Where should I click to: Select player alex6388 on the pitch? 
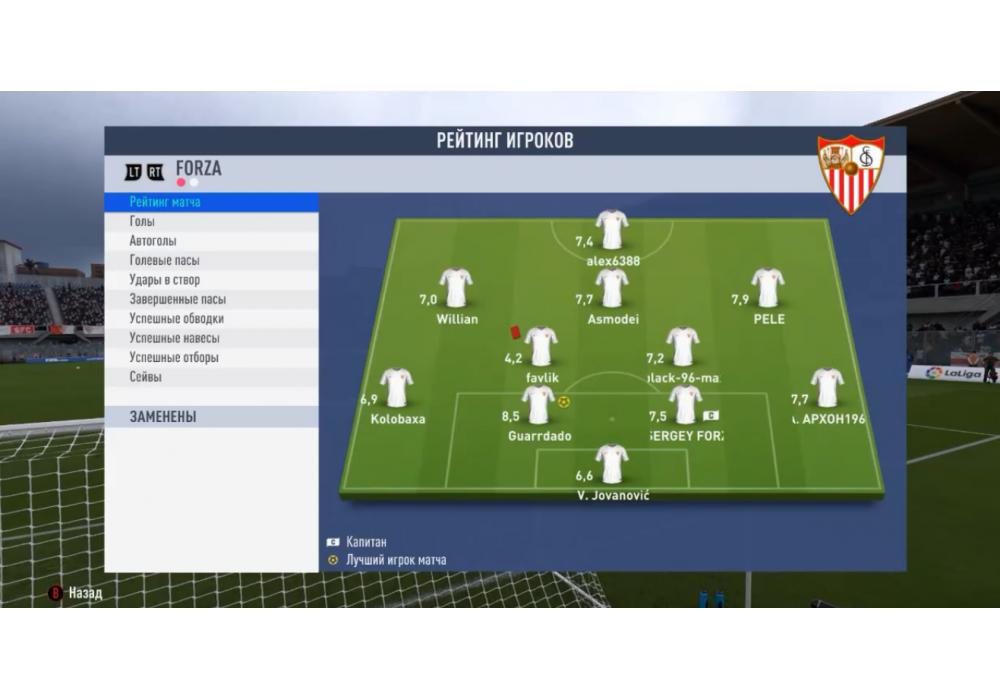[x=611, y=230]
